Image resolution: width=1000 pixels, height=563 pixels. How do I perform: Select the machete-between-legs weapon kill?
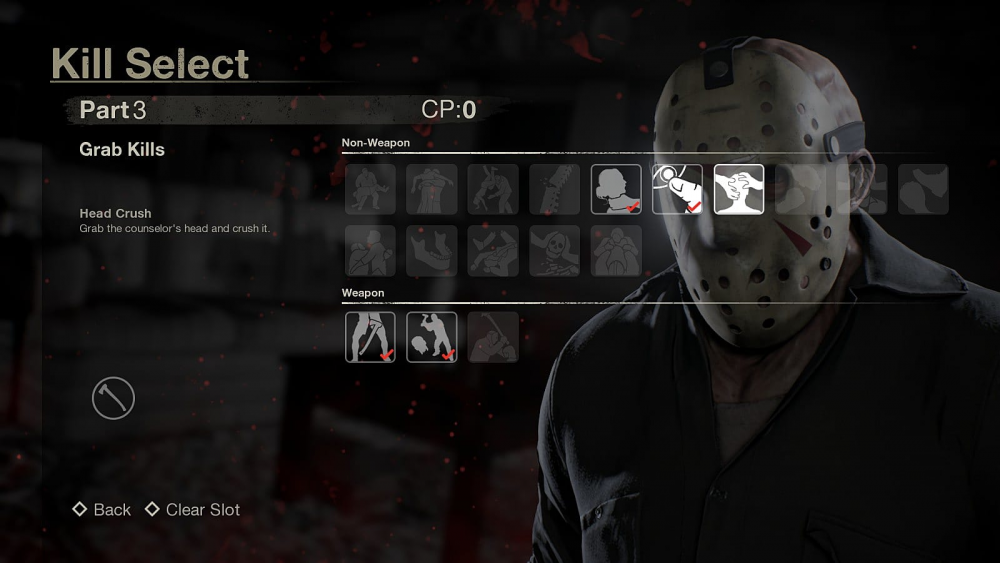tap(370, 337)
